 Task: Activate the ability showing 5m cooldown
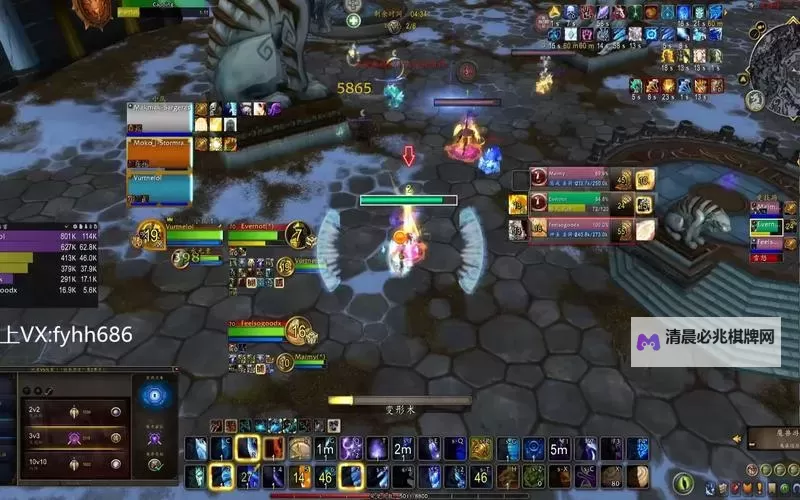coord(560,449)
